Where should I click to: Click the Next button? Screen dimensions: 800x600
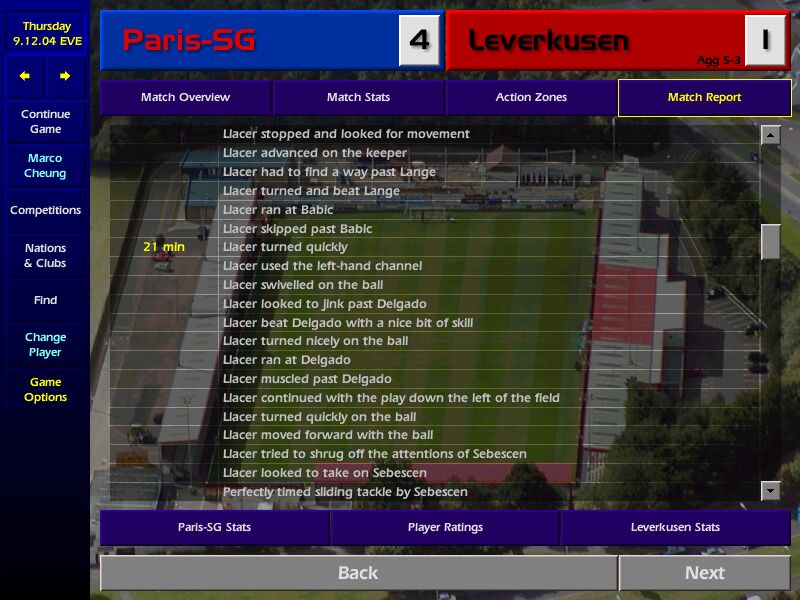(704, 573)
